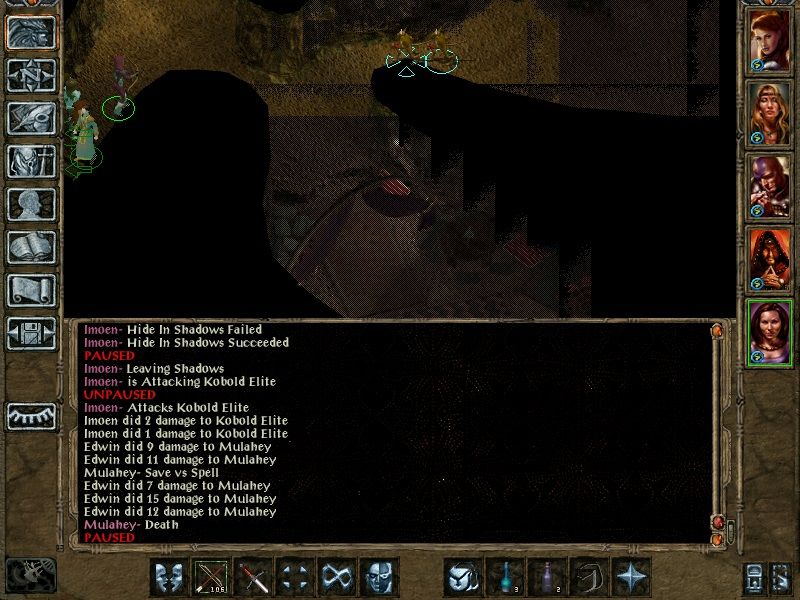Use the blue potion quick item
The width and height of the screenshot is (800, 600).
coord(505,577)
